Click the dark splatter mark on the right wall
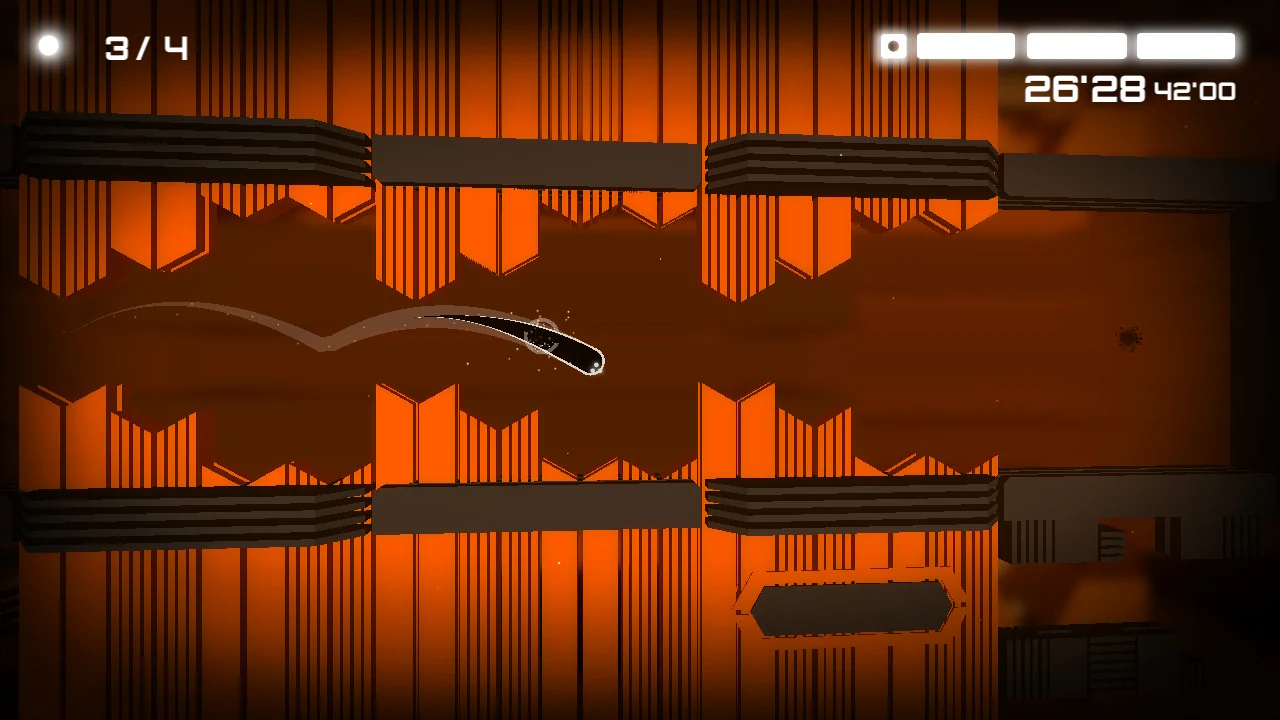This screenshot has height=720, width=1280. point(1130,338)
